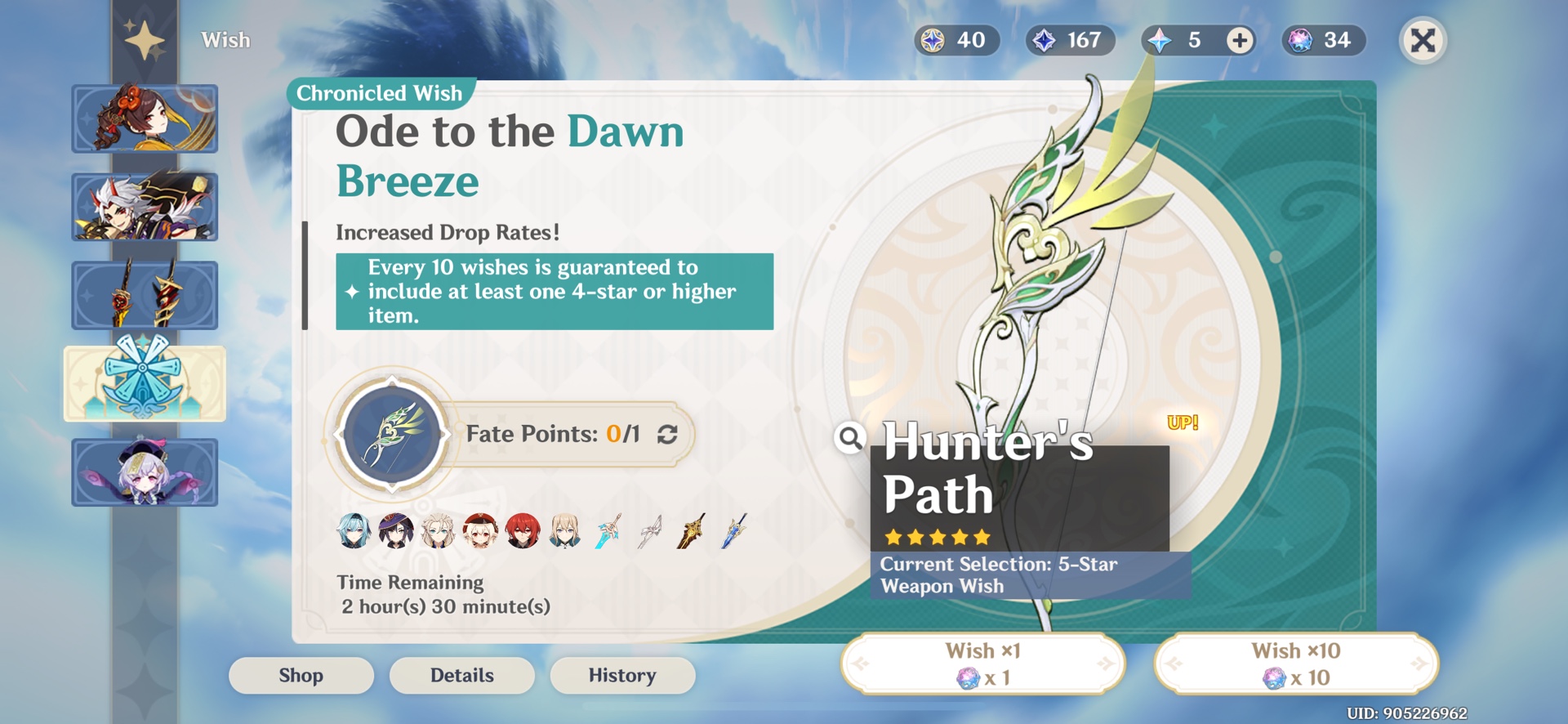Select the highlighted Chronicled Wish banner icon
The width and height of the screenshot is (1568, 724).
[145, 383]
